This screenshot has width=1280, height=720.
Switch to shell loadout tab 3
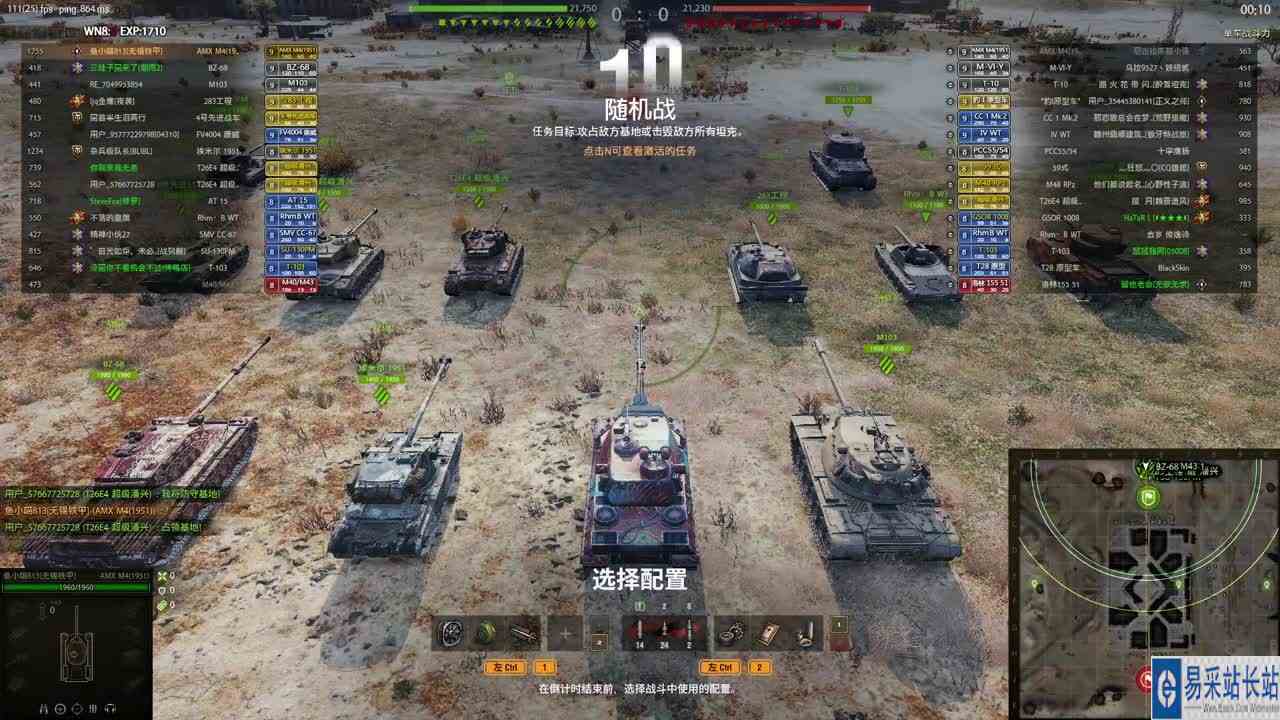click(688, 605)
